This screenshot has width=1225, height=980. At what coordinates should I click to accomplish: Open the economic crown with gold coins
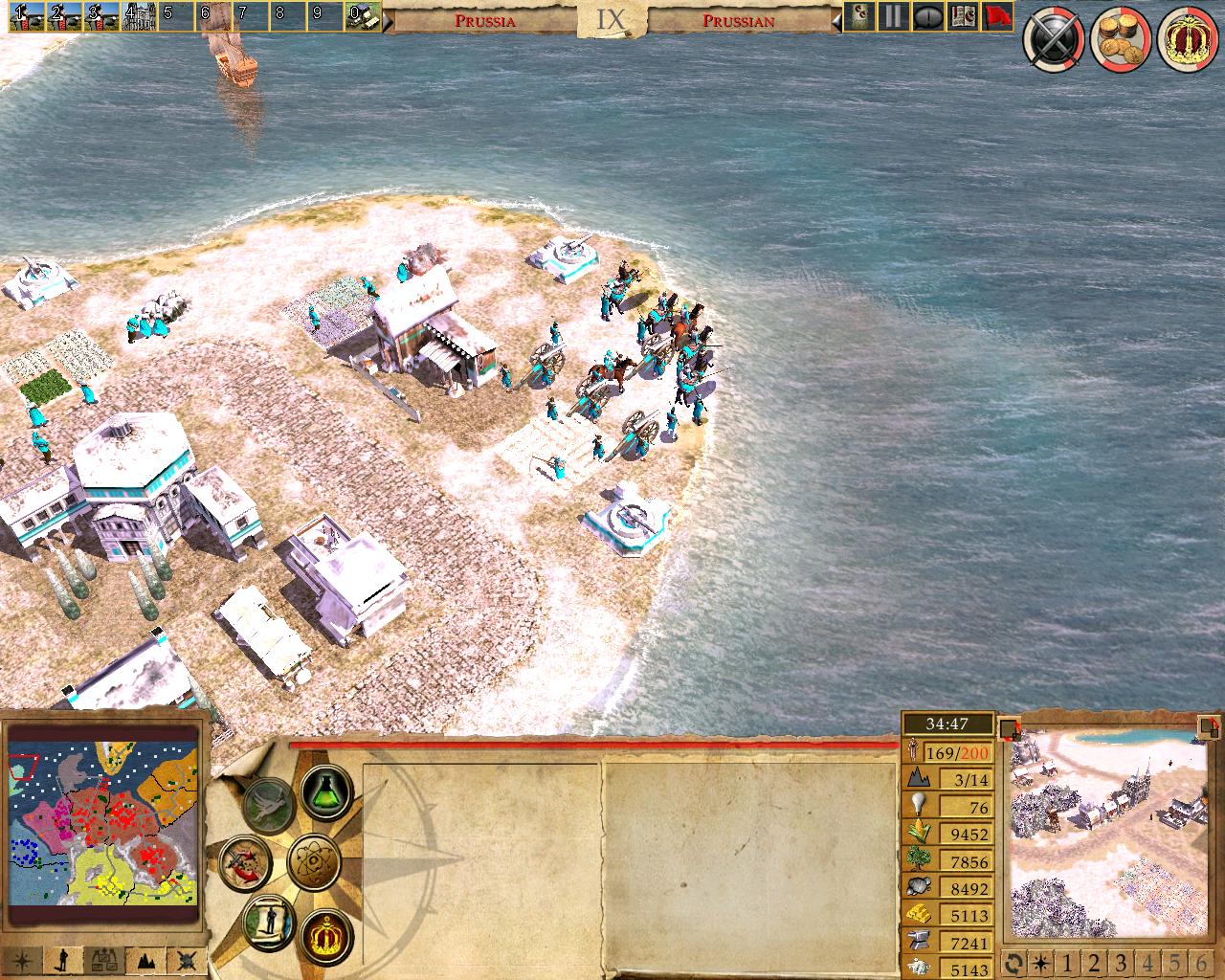[1118, 41]
